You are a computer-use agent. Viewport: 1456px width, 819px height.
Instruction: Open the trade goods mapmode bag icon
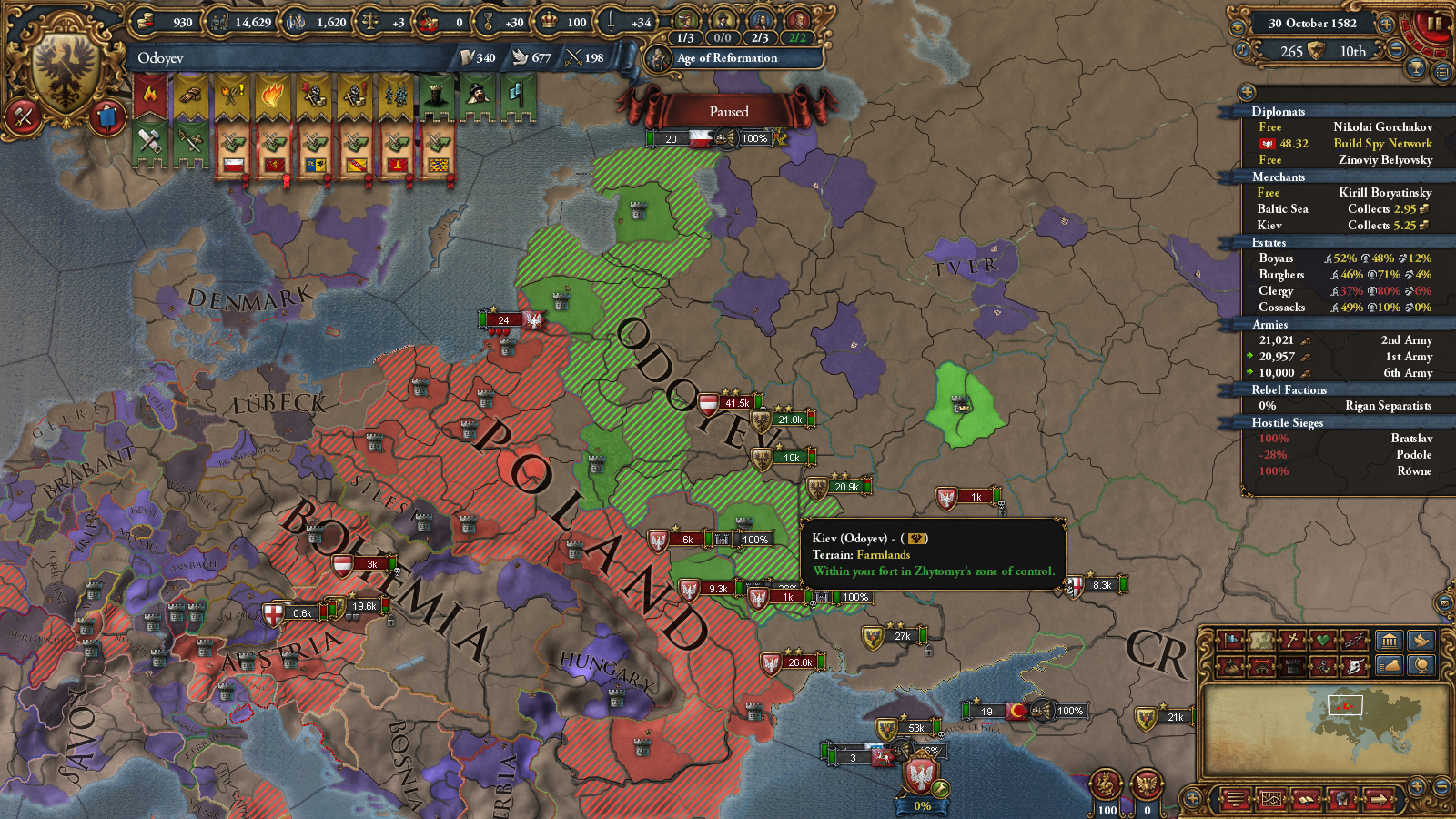click(1228, 665)
